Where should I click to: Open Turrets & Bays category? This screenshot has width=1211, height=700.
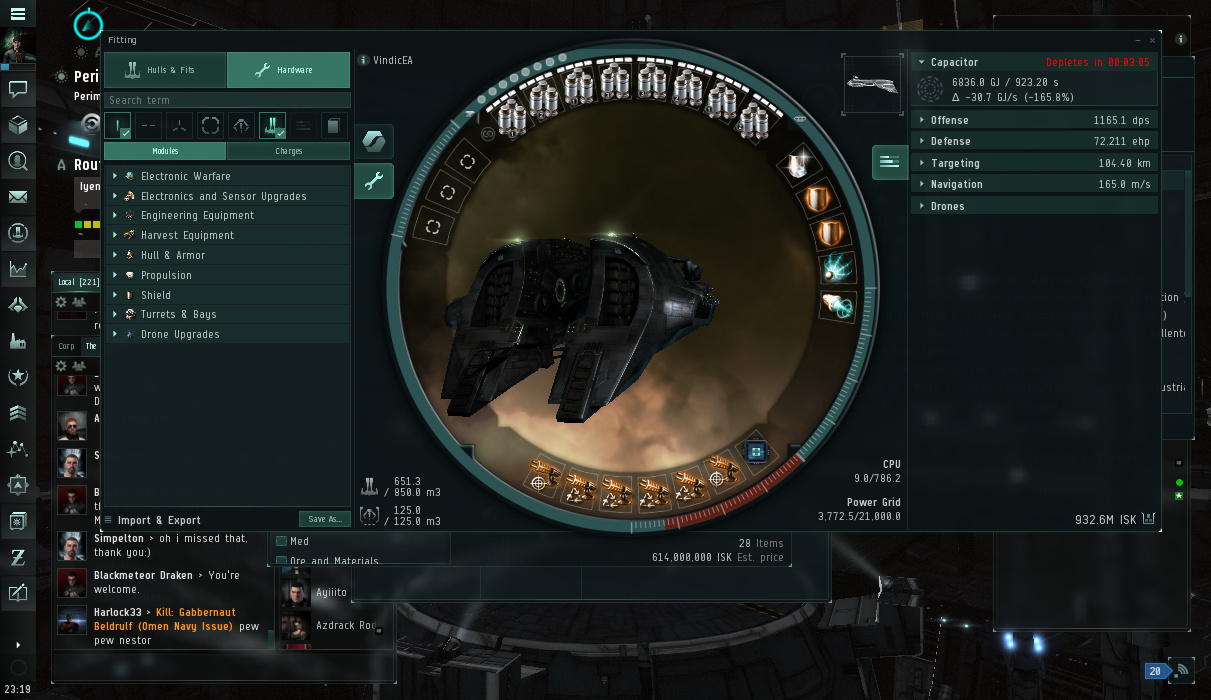tap(178, 314)
